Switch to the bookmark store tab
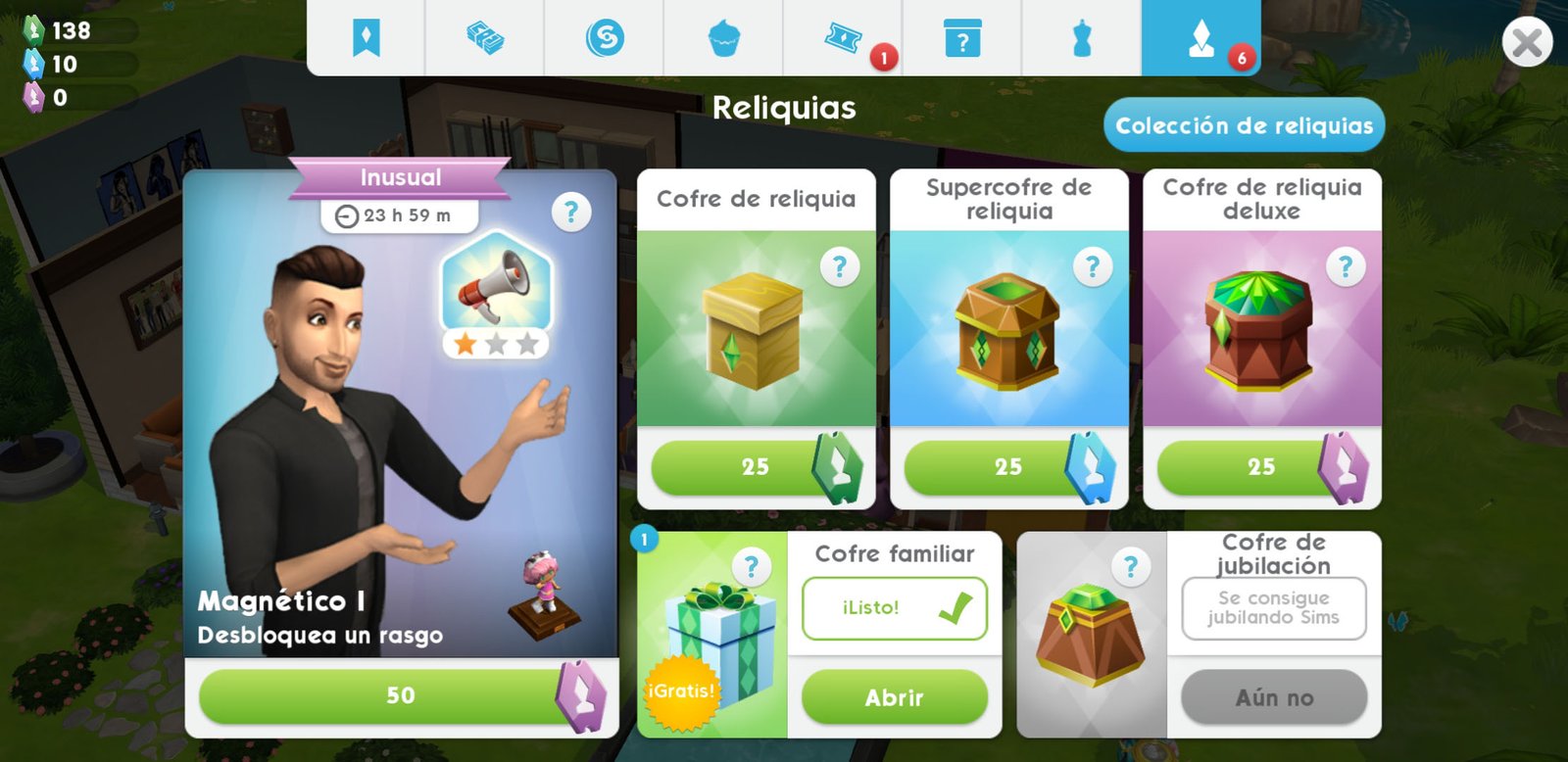The height and width of the screenshot is (762, 1568). (366, 38)
